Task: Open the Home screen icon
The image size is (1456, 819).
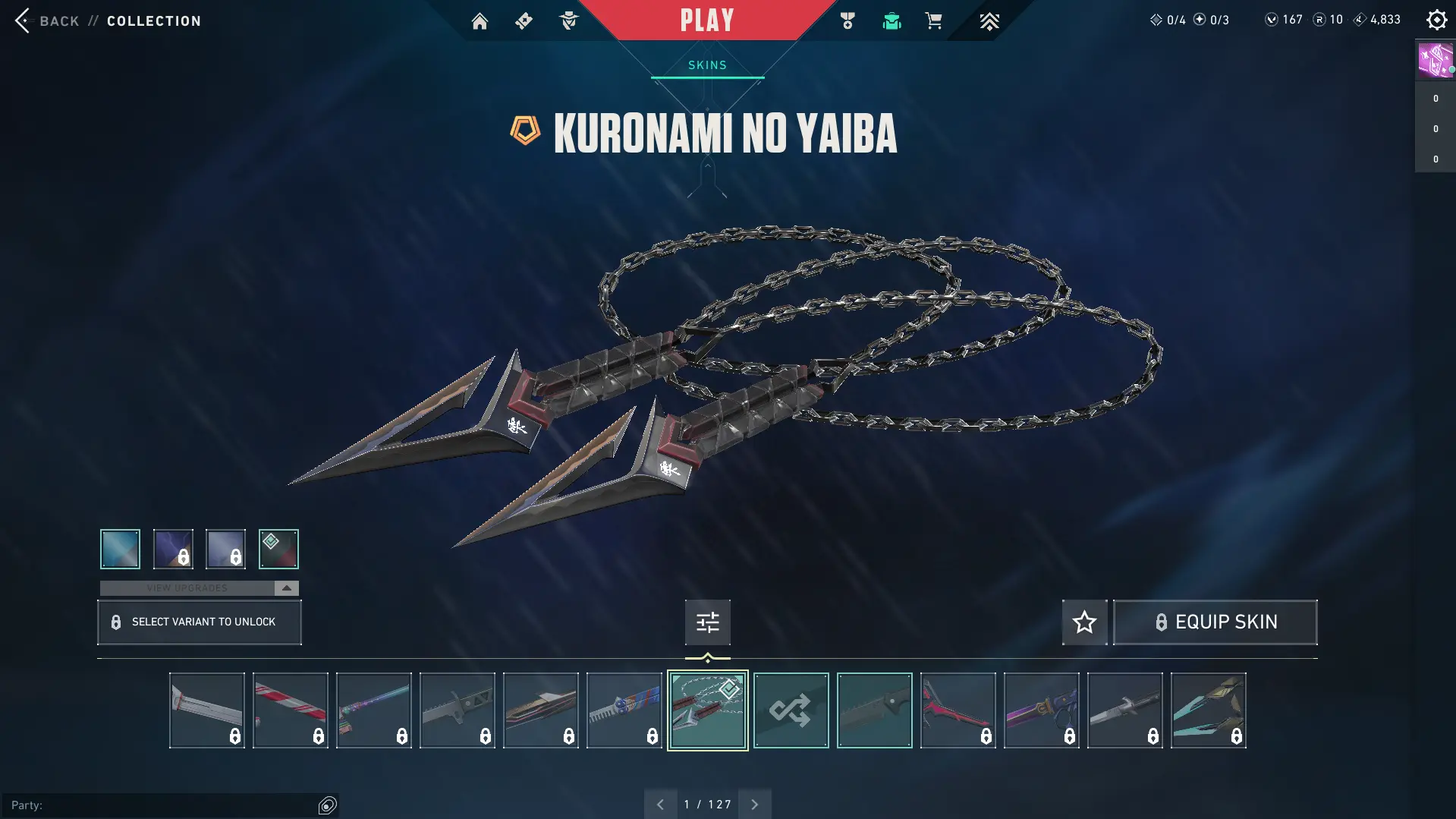Action: coord(480,20)
